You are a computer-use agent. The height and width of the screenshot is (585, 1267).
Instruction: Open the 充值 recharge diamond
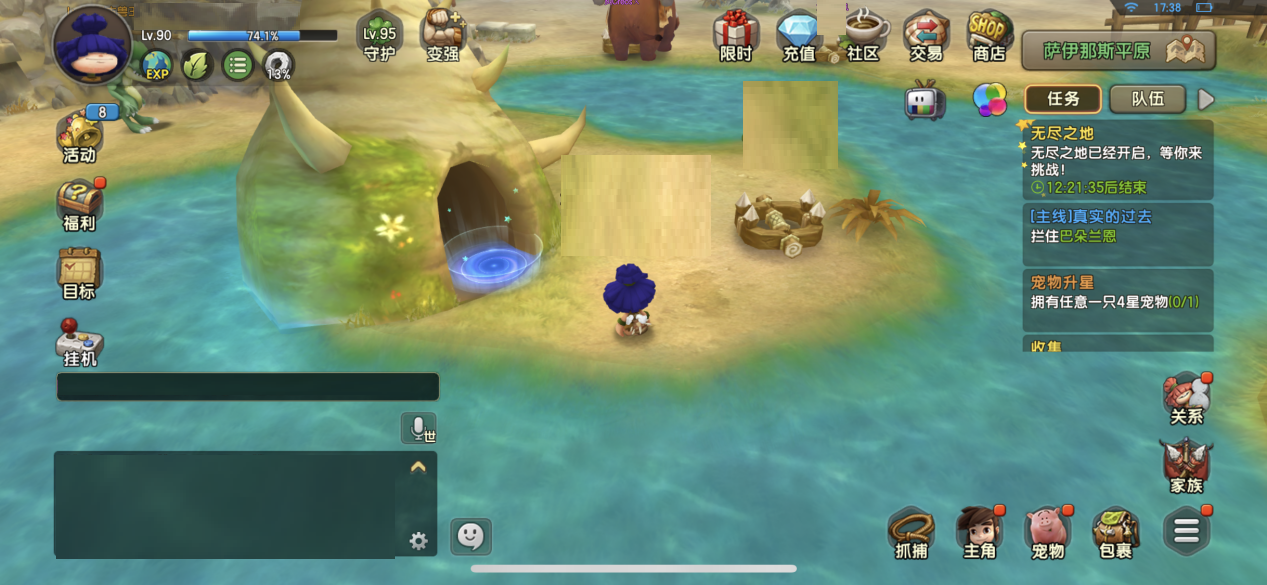[799, 36]
